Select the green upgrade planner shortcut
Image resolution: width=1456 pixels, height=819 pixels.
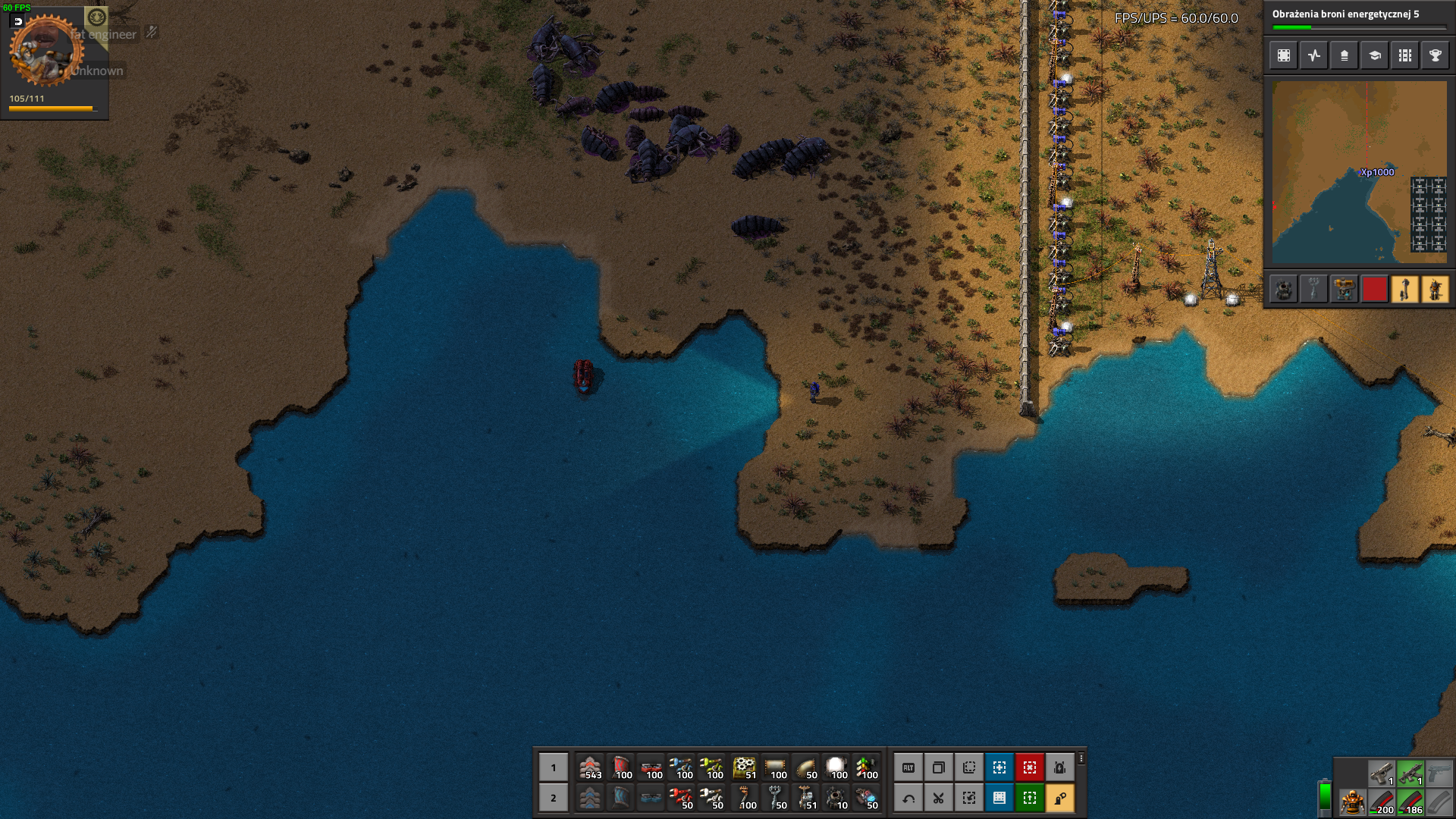[x=1029, y=798]
